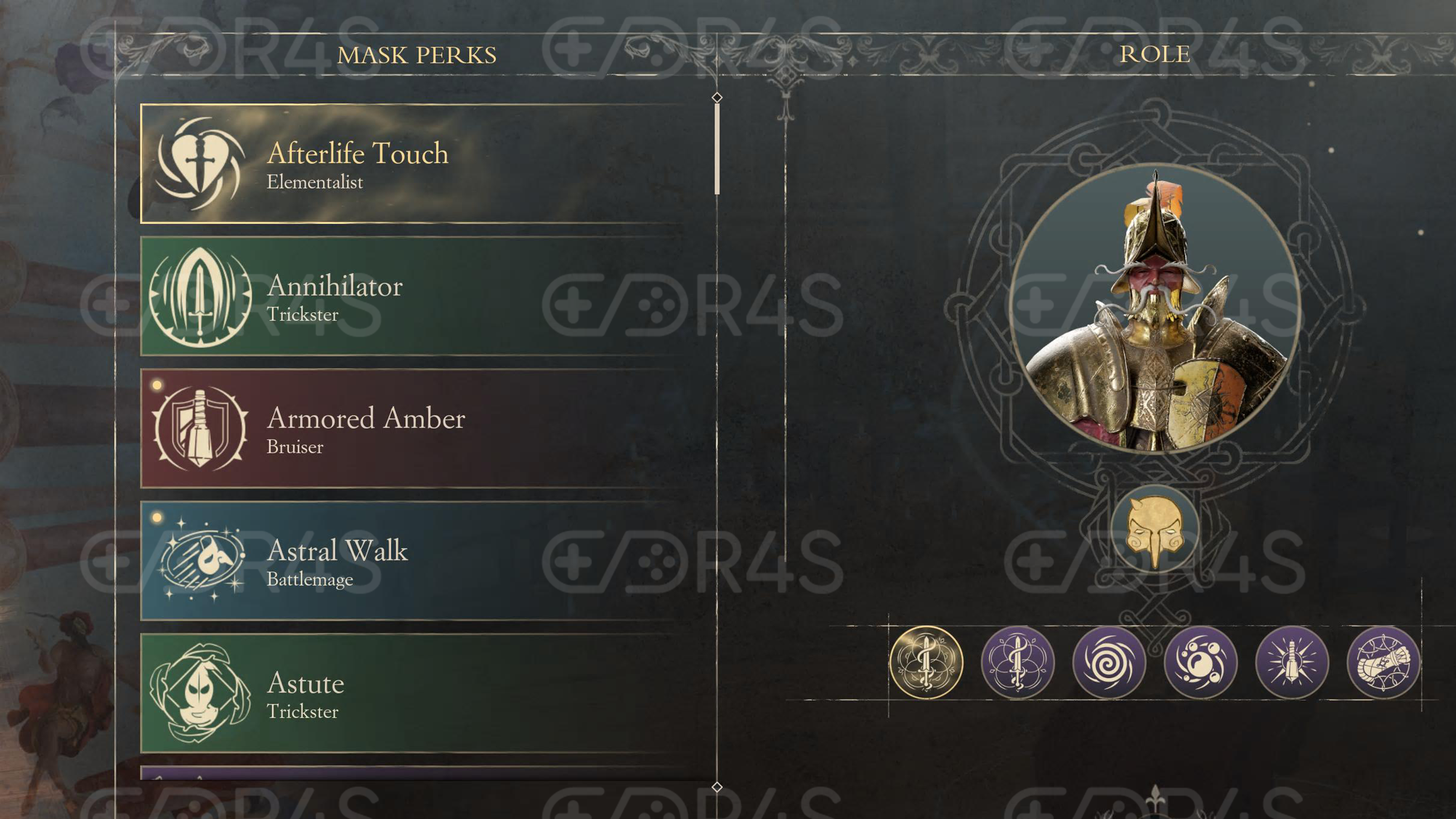Choose the Astute Trickster perk
Viewport: 1456px width, 819px height.
point(413,693)
